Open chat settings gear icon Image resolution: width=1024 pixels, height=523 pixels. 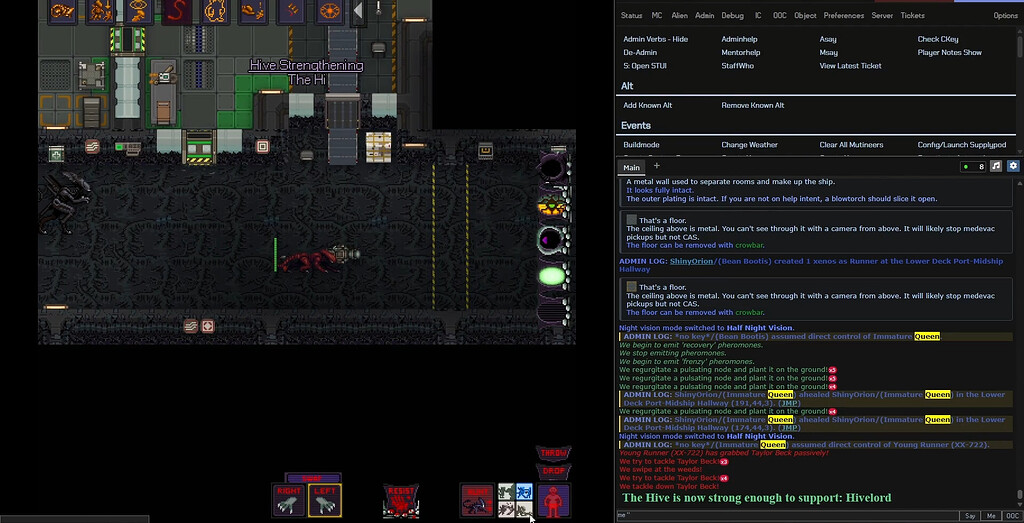[x=1013, y=166]
